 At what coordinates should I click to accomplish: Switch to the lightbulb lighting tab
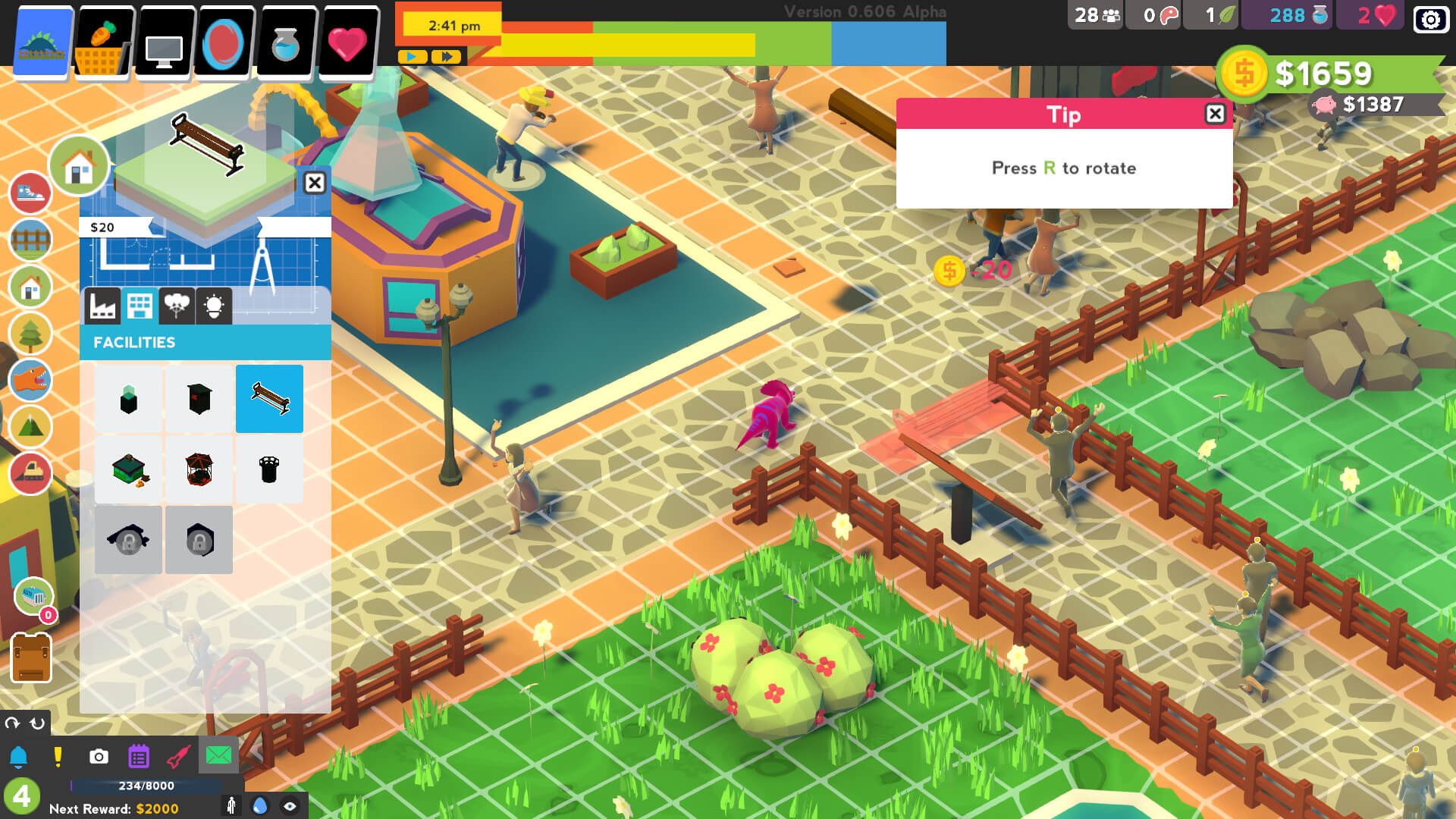214,306
